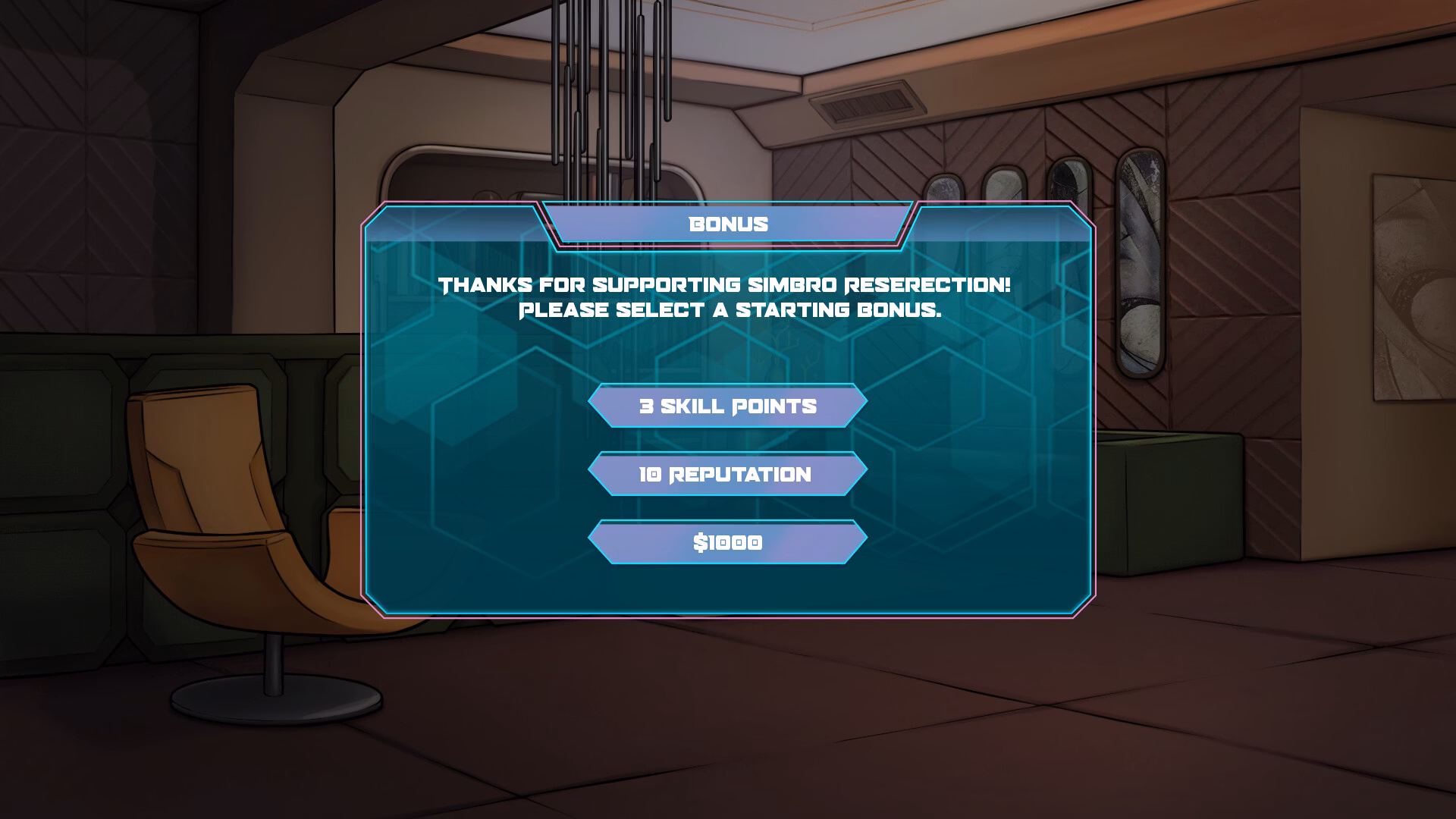The height and width of the screenshot is (819, 1456).
Task: Click the starting bonus instruction text
Action: pyautogui.click(x=726, y=309)
